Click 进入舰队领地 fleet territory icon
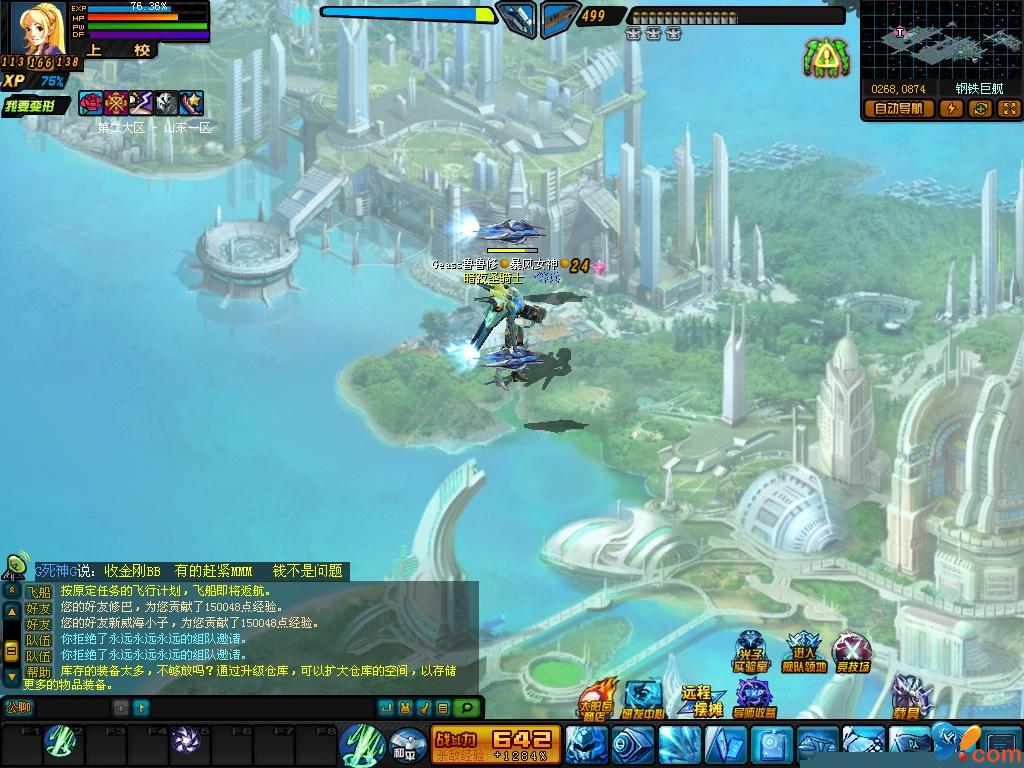1024x768 pixels. point(803,653)
